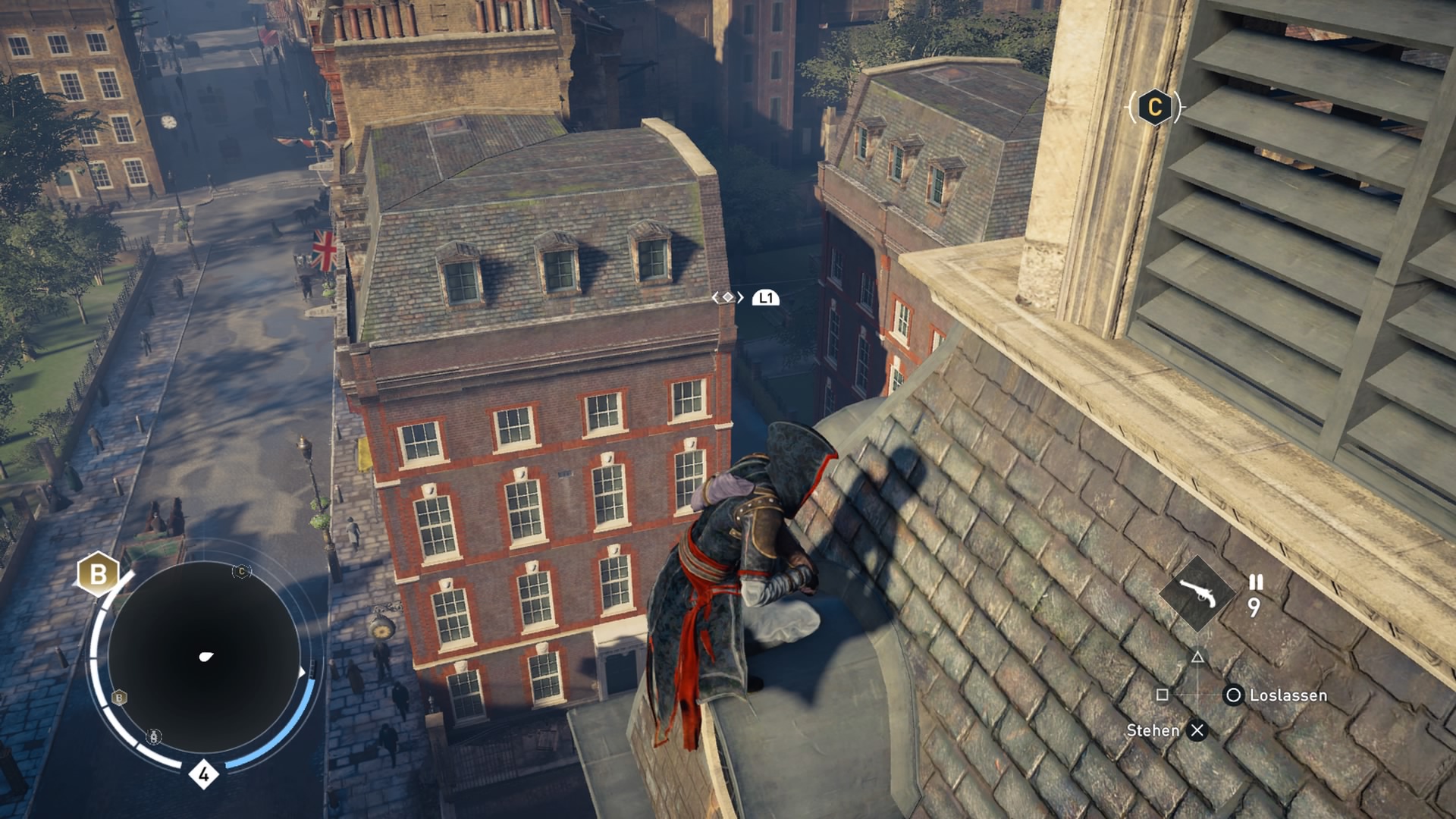Select the gold B hexagon badge beside minimap
1456x819 pixels.
point(98,573)
